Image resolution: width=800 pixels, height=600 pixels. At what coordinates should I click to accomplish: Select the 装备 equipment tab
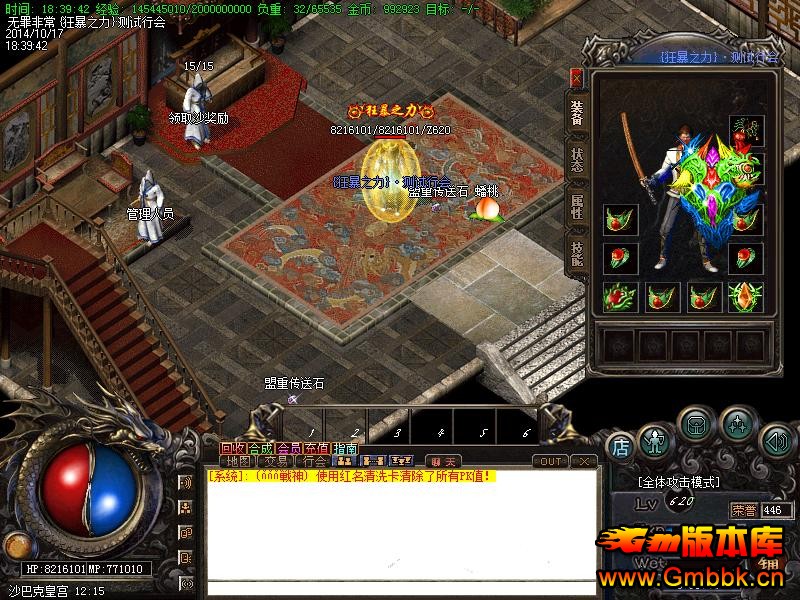coord(578,112)
